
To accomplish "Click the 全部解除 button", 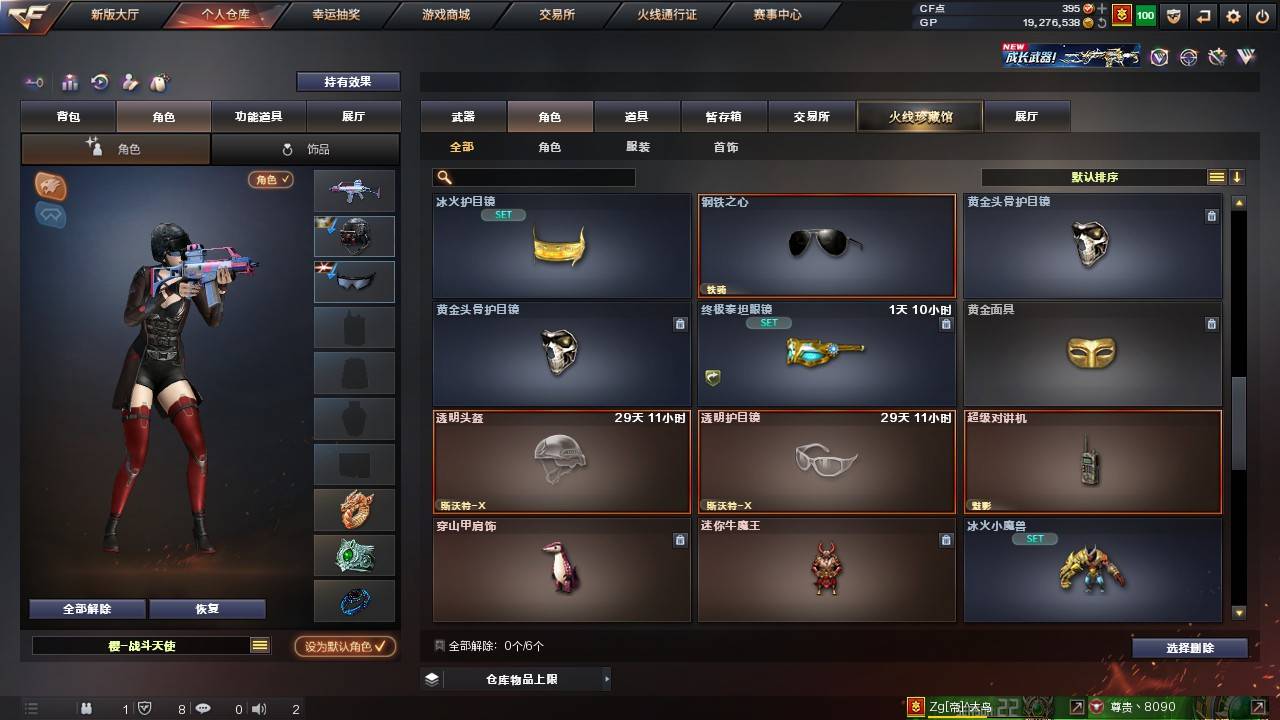I will click(86, 608).
